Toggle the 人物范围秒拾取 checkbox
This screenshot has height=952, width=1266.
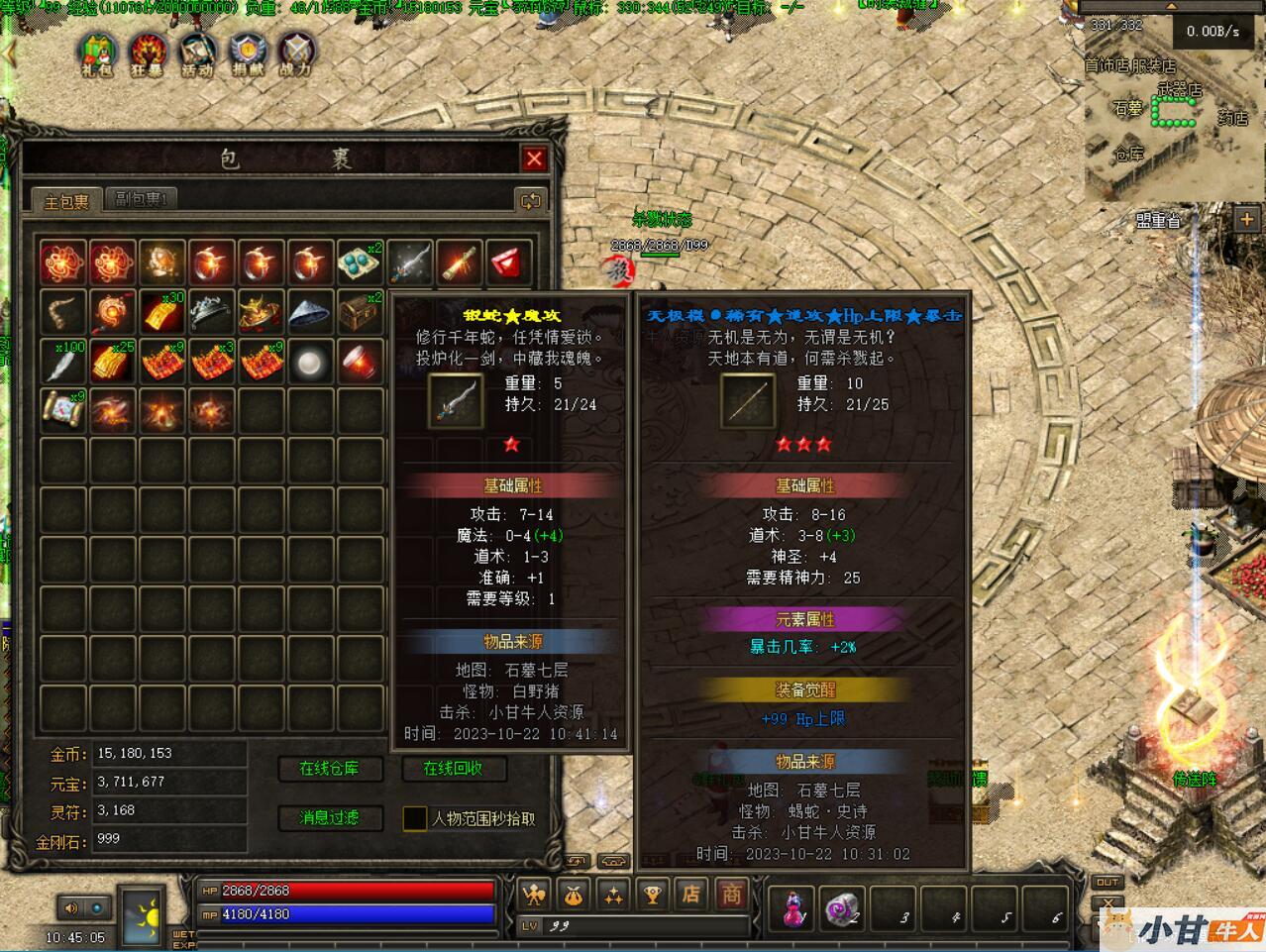[x=415, y=818]
